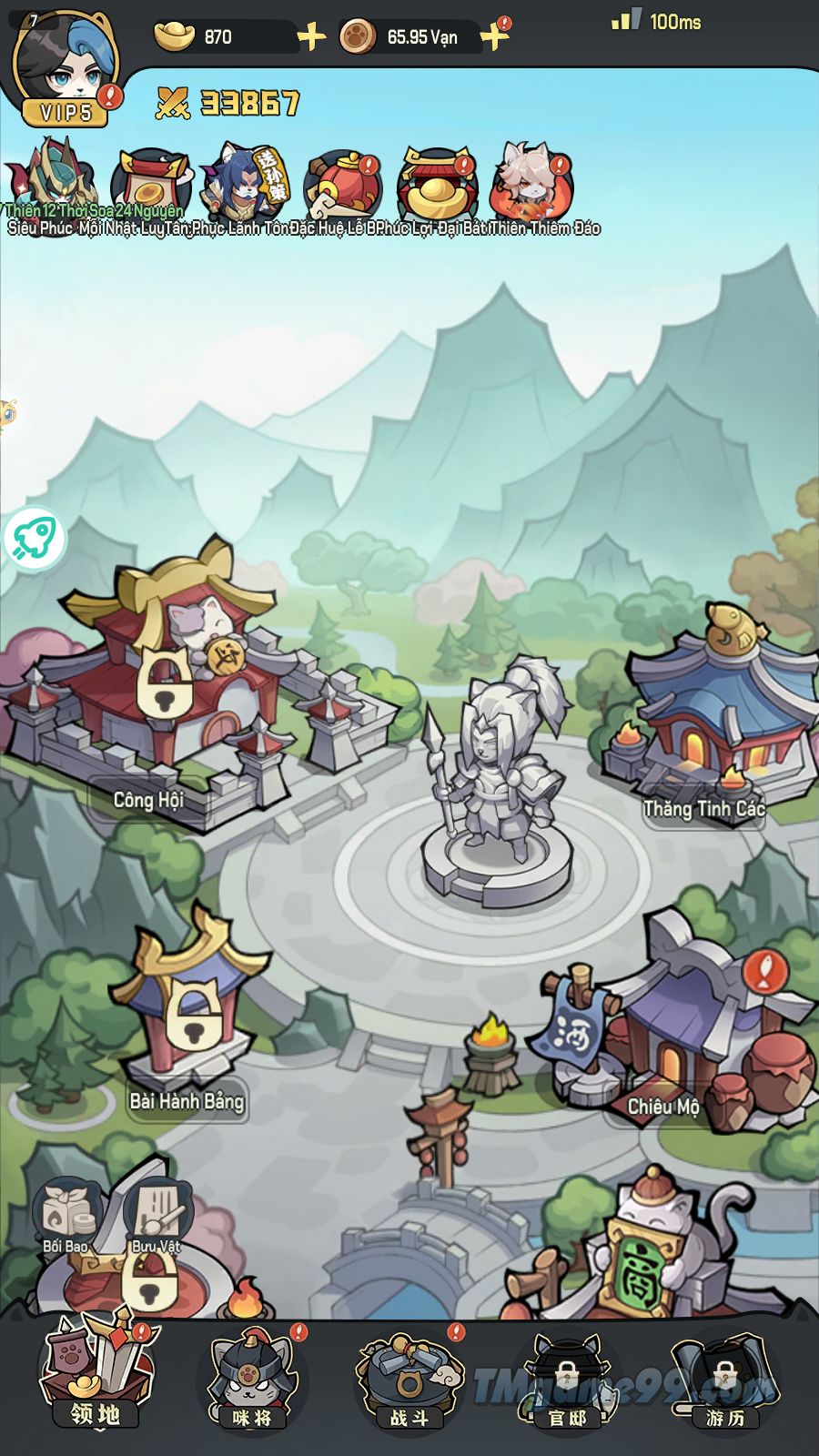Add gold ingots with the plus button

[311, 37]
